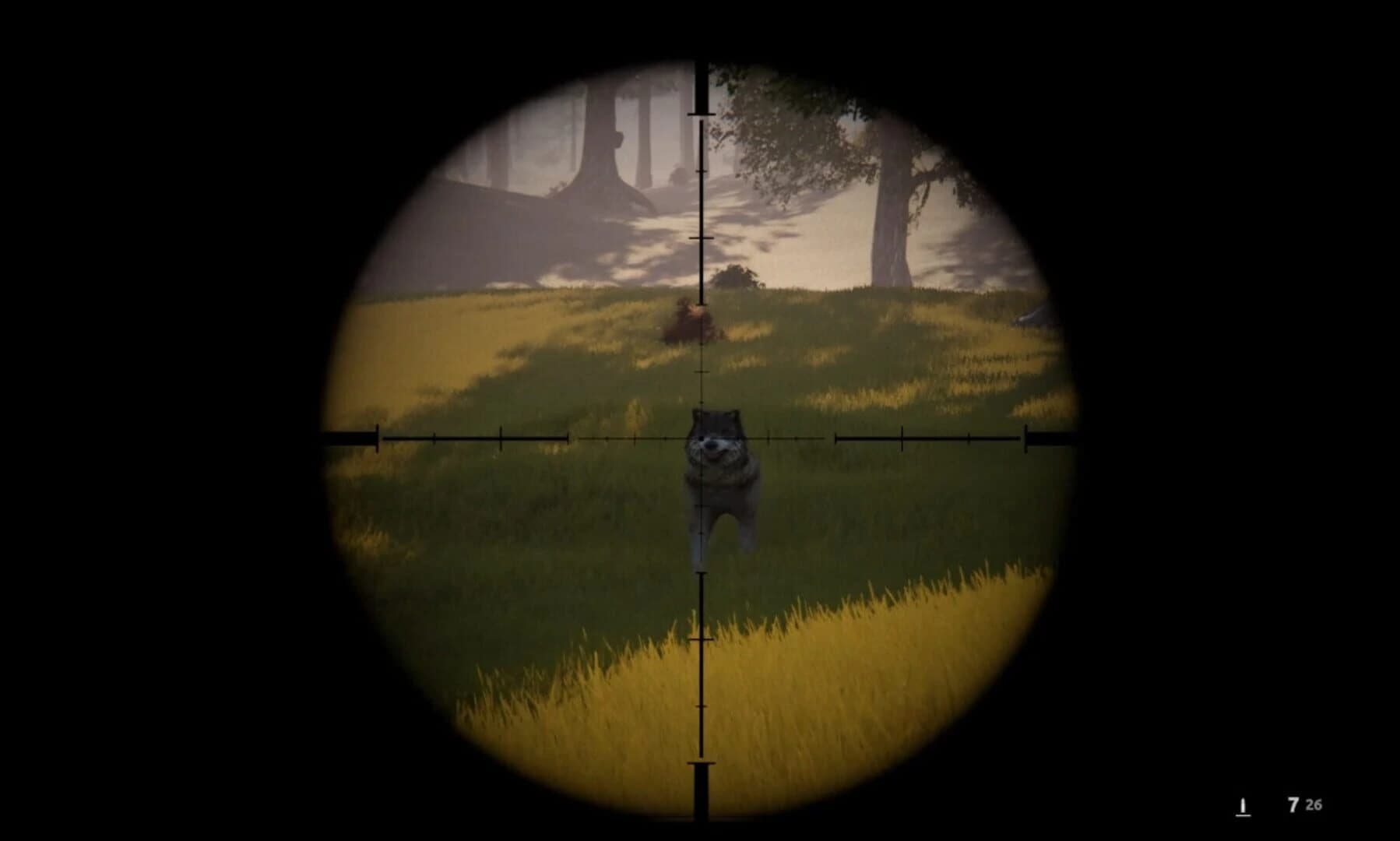This screenshot has height=841, width=1400.
Task: Click the reserve ammo number 26
Action: coord(1314,804)
